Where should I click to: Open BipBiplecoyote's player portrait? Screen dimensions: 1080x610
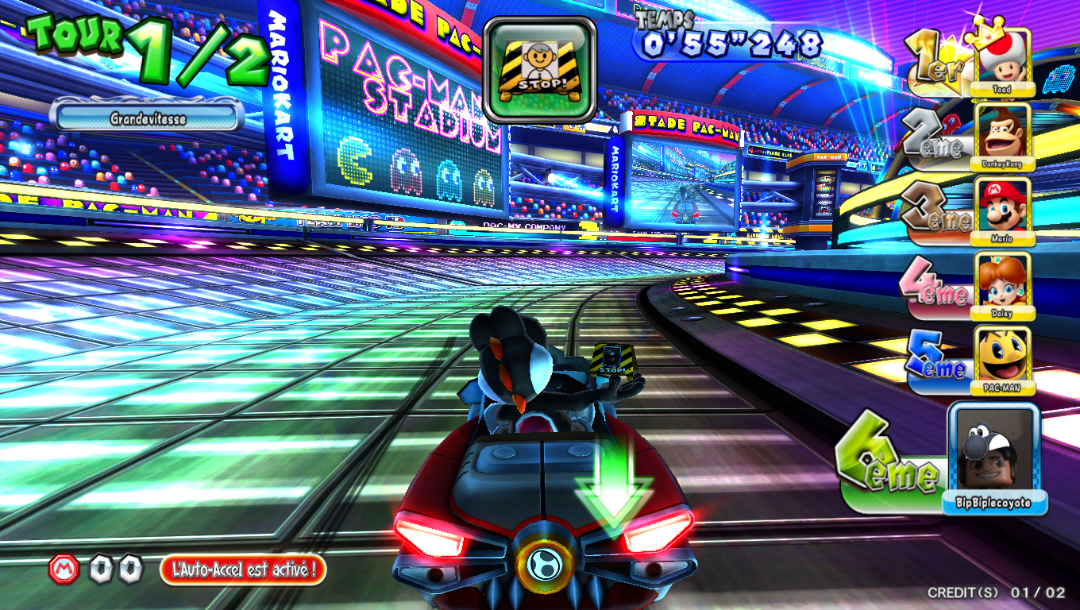[x=994, y=450]
